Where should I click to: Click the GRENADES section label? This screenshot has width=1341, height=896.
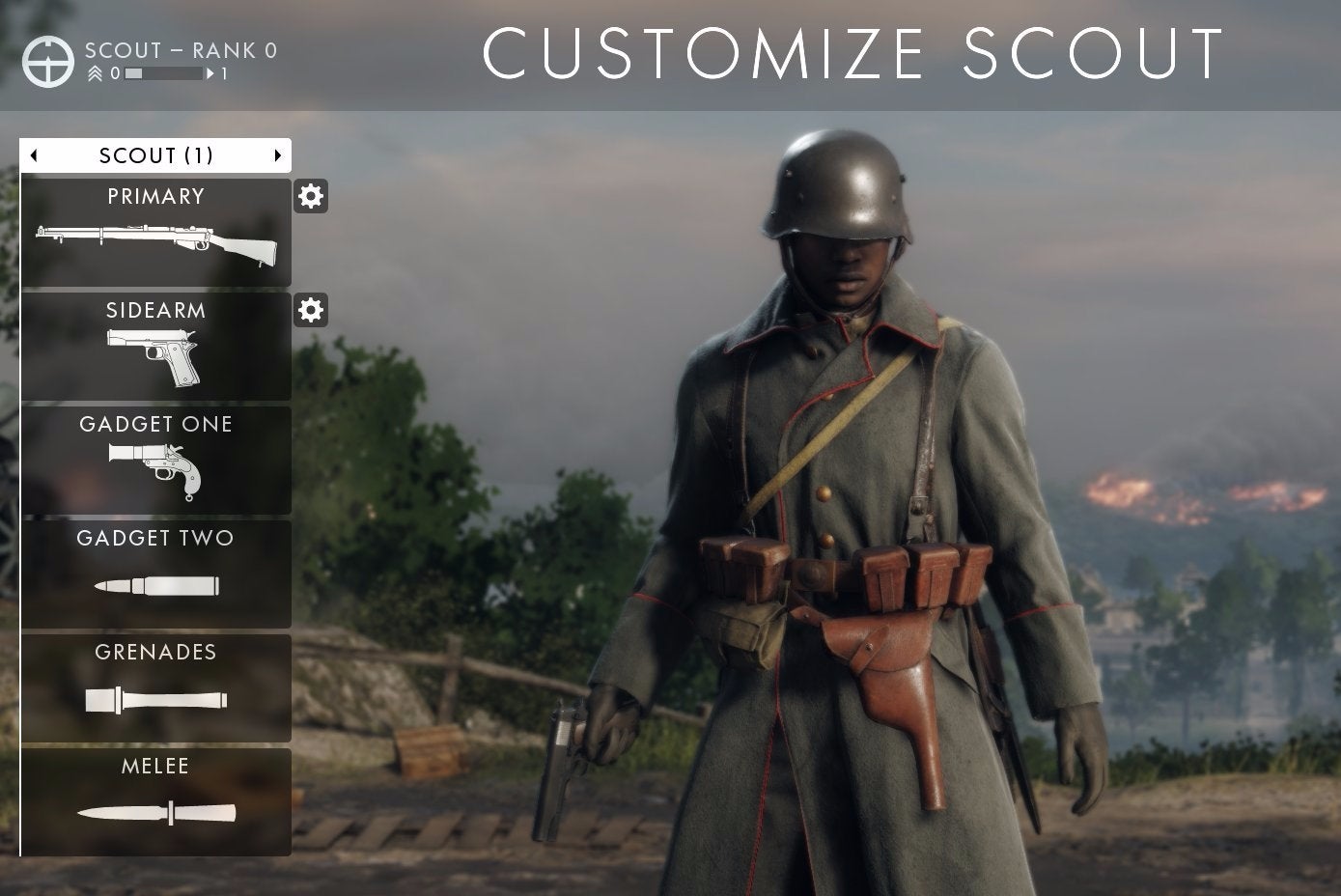click(x=154, y=652)
